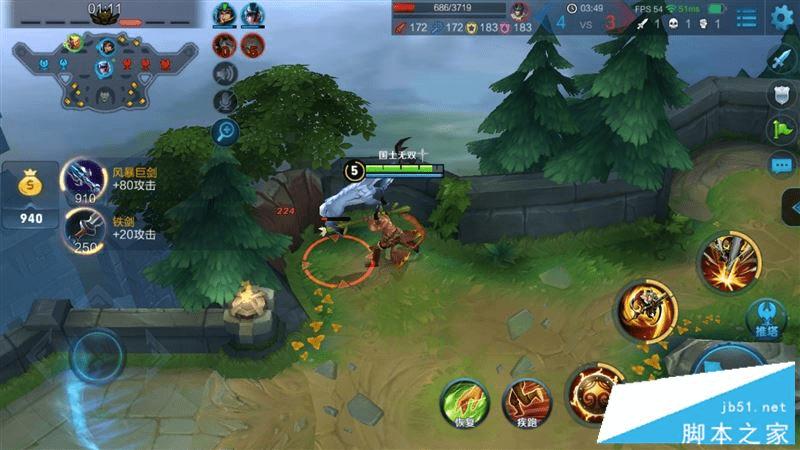Click the magnifier zoom icon
This screenshot has height=450, width=800.
(225, 131)
